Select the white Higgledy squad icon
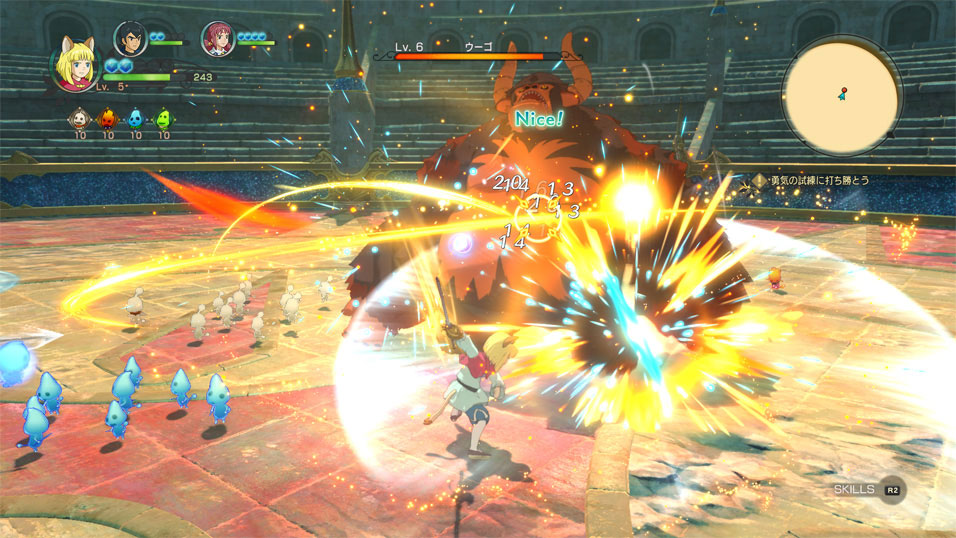This screenshot has height=538, width=956. click(80, 119)
